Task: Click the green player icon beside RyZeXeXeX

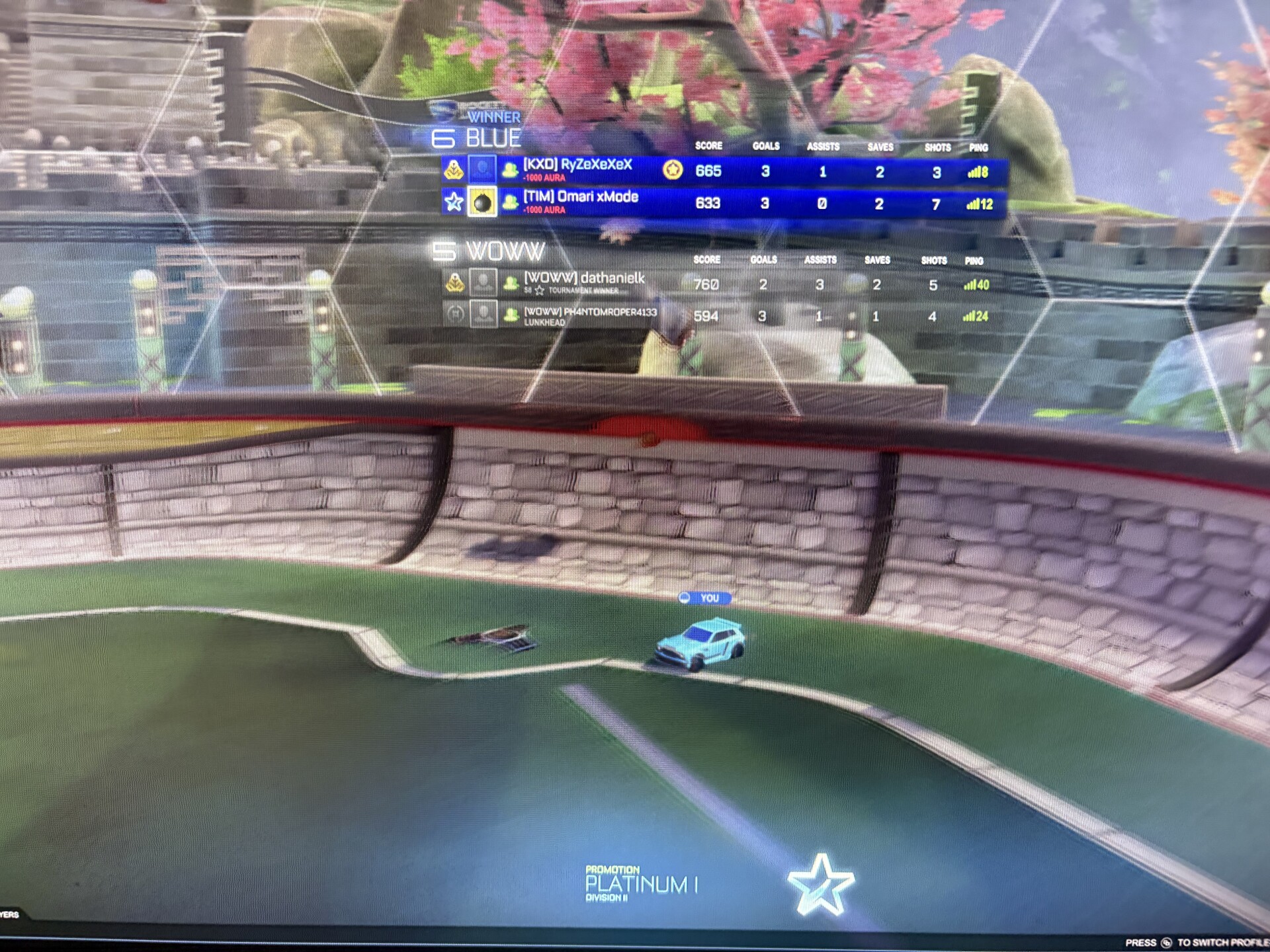Action: [511, 171]
